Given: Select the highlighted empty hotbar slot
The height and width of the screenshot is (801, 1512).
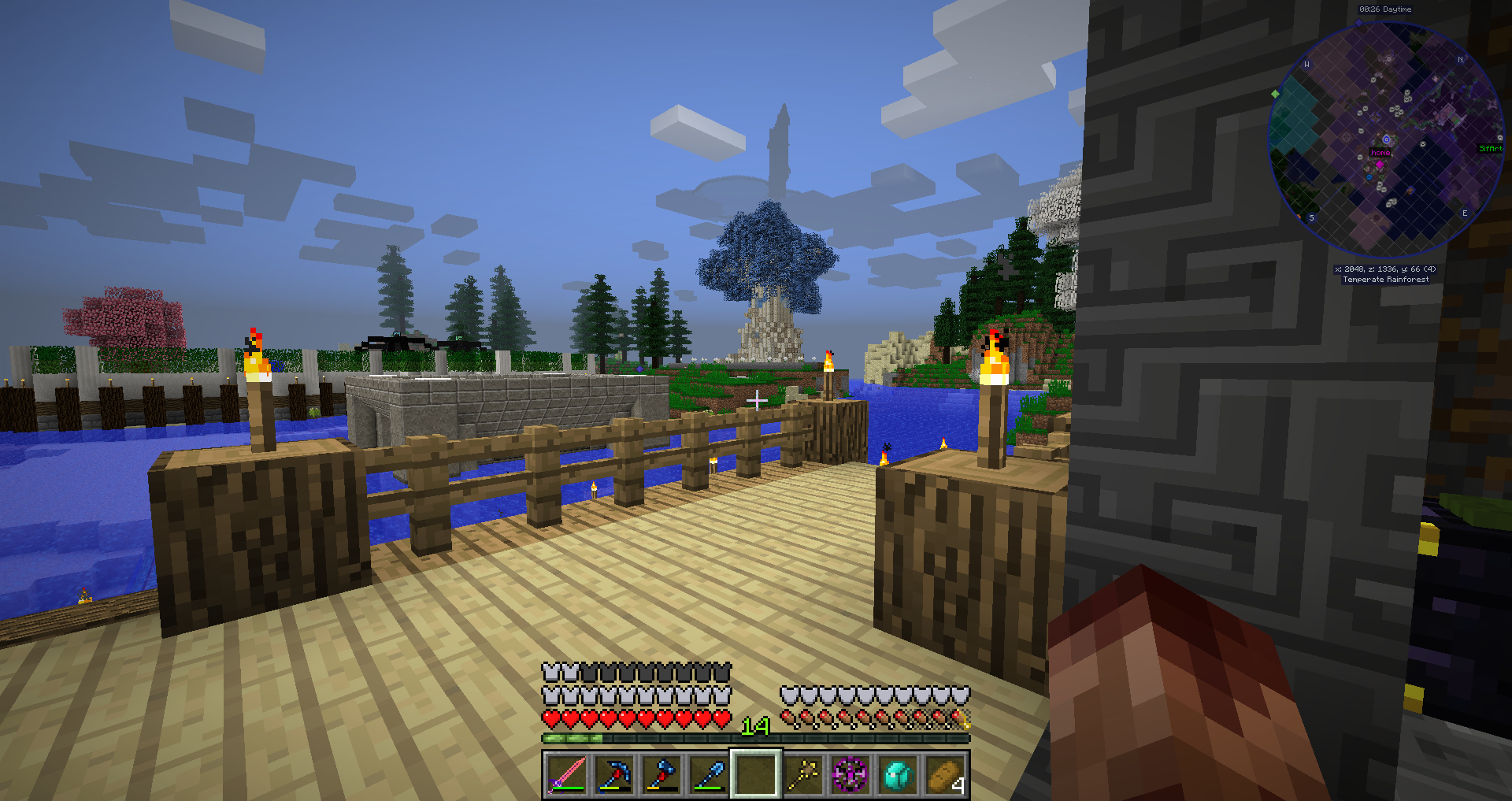Looking at the screenshot, I should click(756, 774).
